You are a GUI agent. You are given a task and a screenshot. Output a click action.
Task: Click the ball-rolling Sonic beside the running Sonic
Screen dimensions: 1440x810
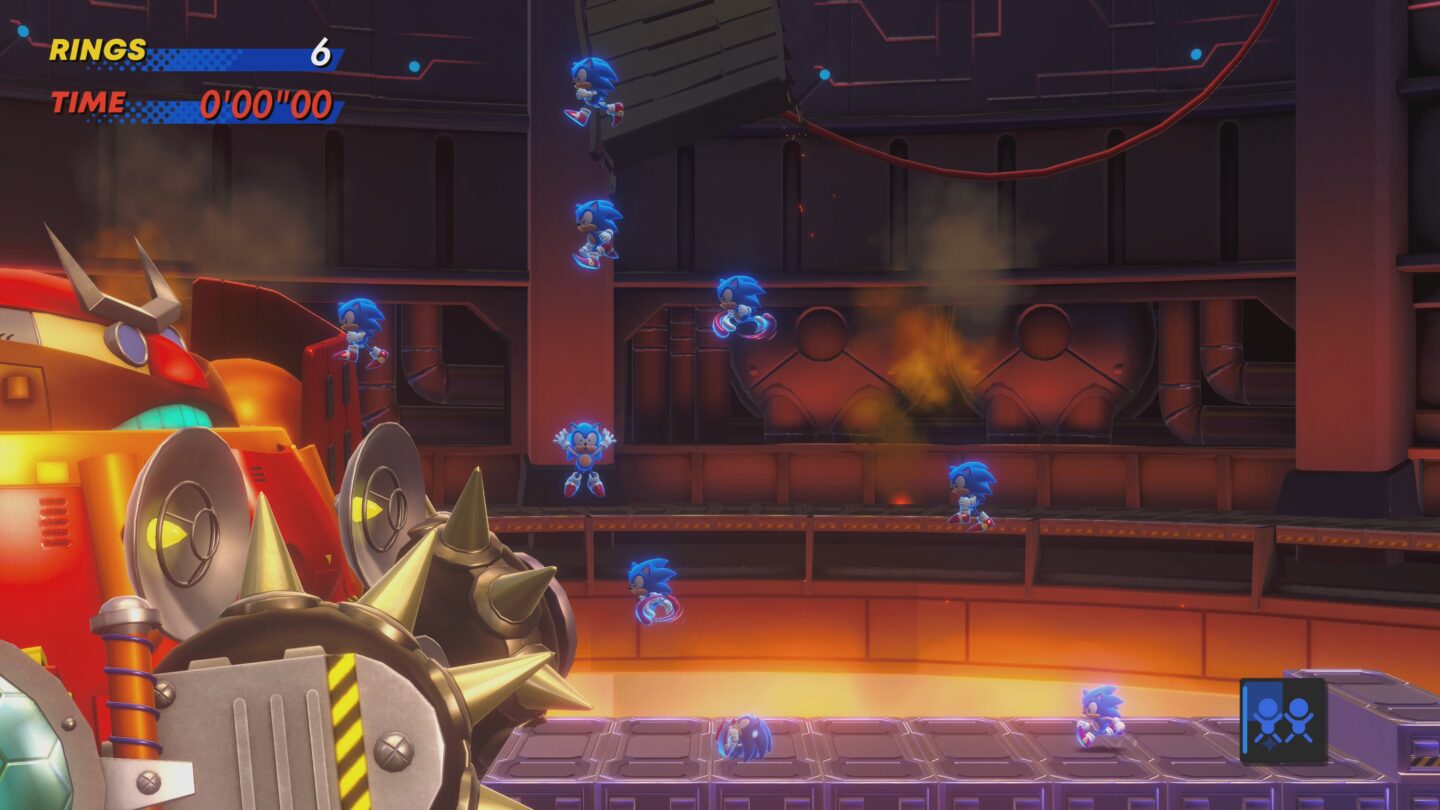click(745, 733)
